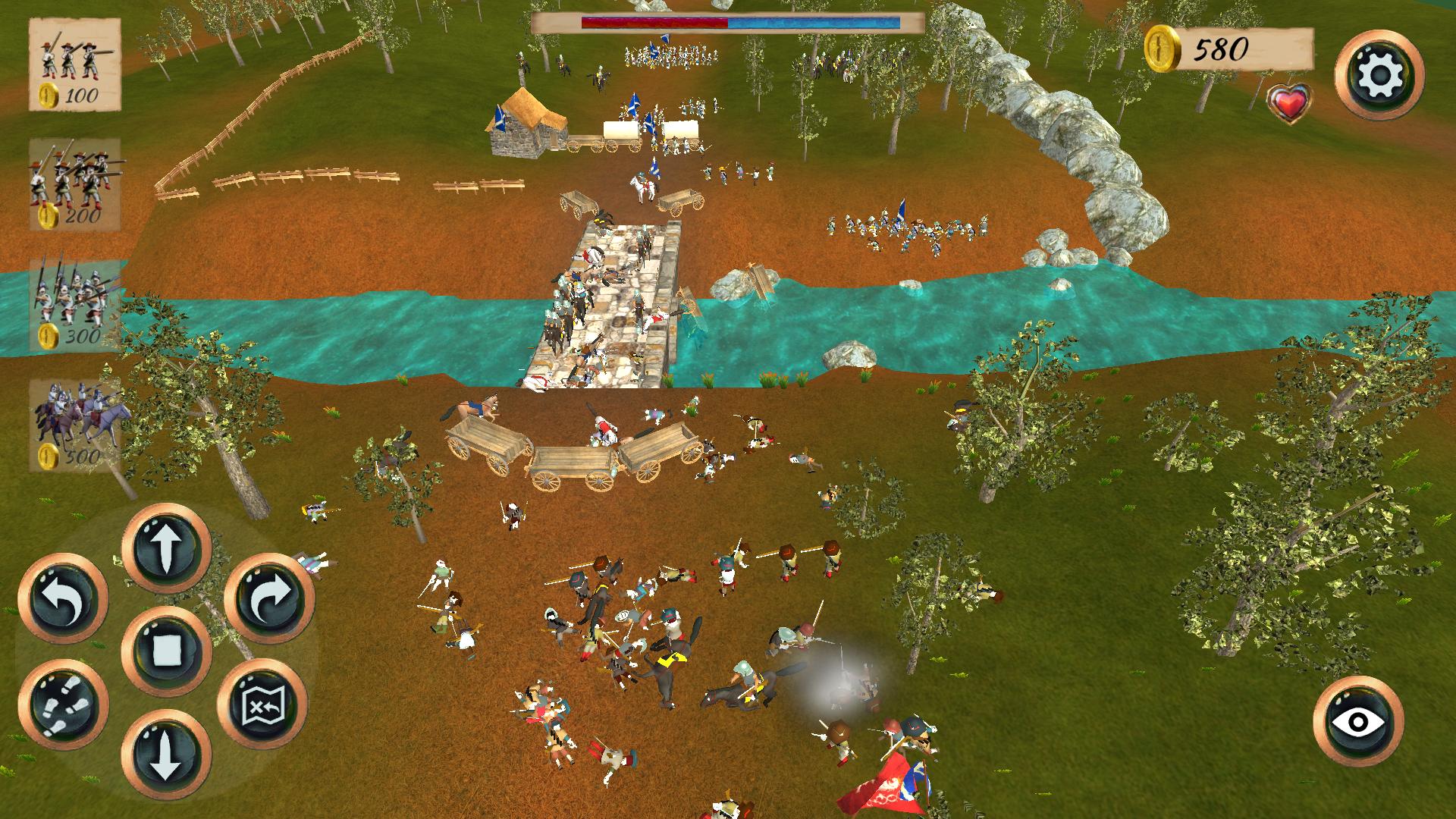1456x819 pixels.
Task: Tap the coin icon beside the 580 balance
Action: tap(1161, 46)
